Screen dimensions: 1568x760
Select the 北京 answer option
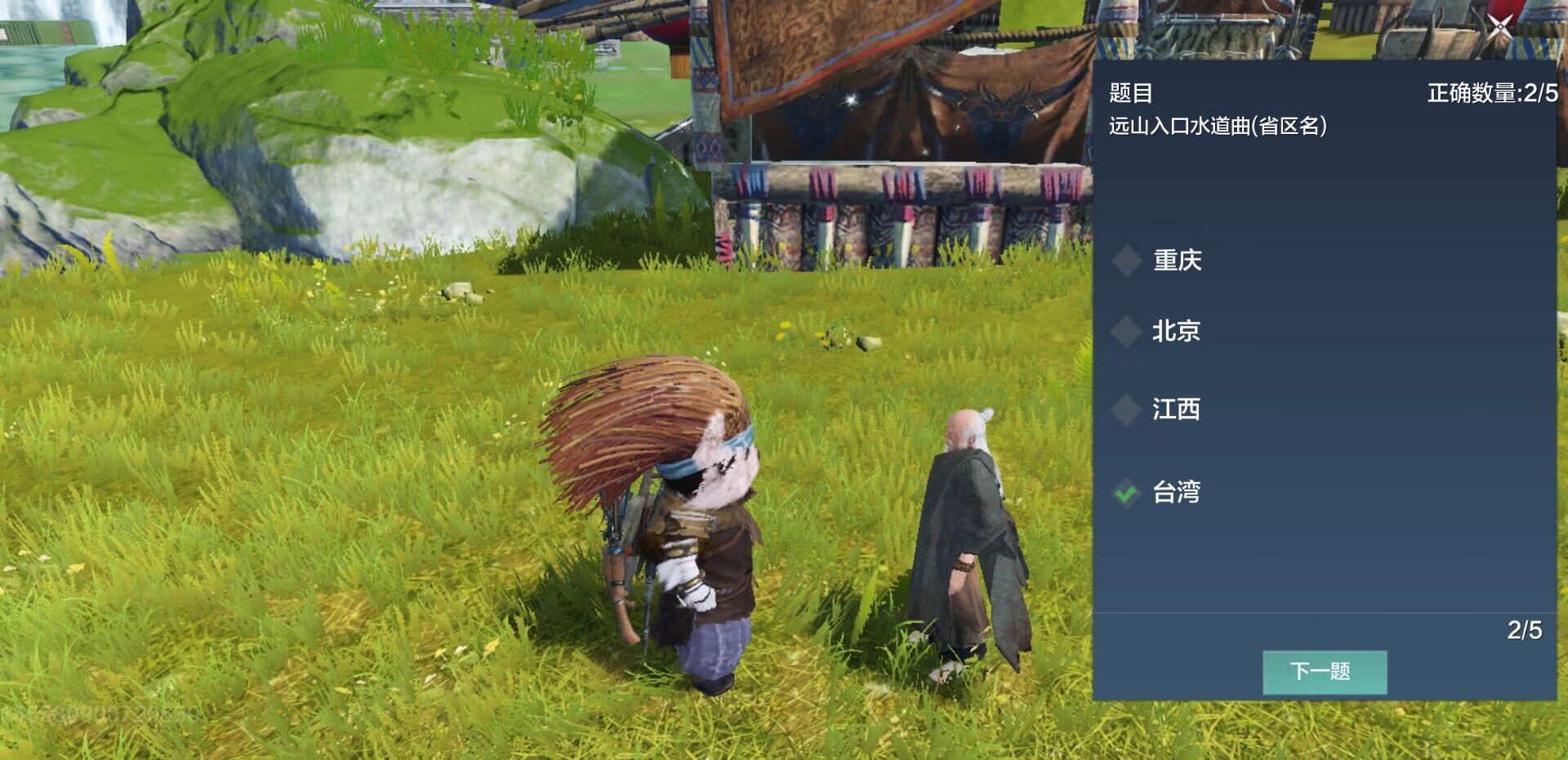[1175, 331]
